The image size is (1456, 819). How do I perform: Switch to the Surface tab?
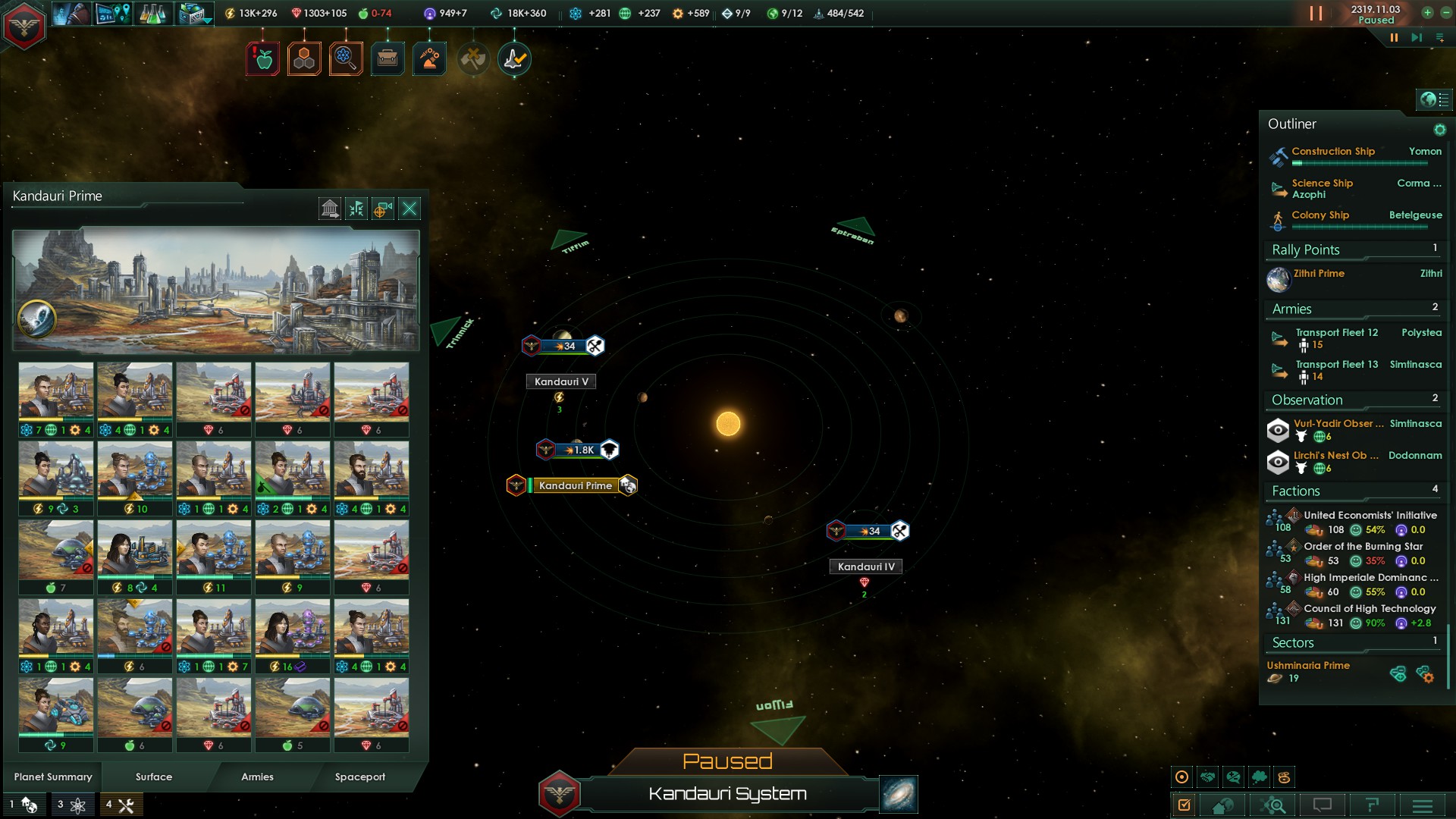pos(154,777)
